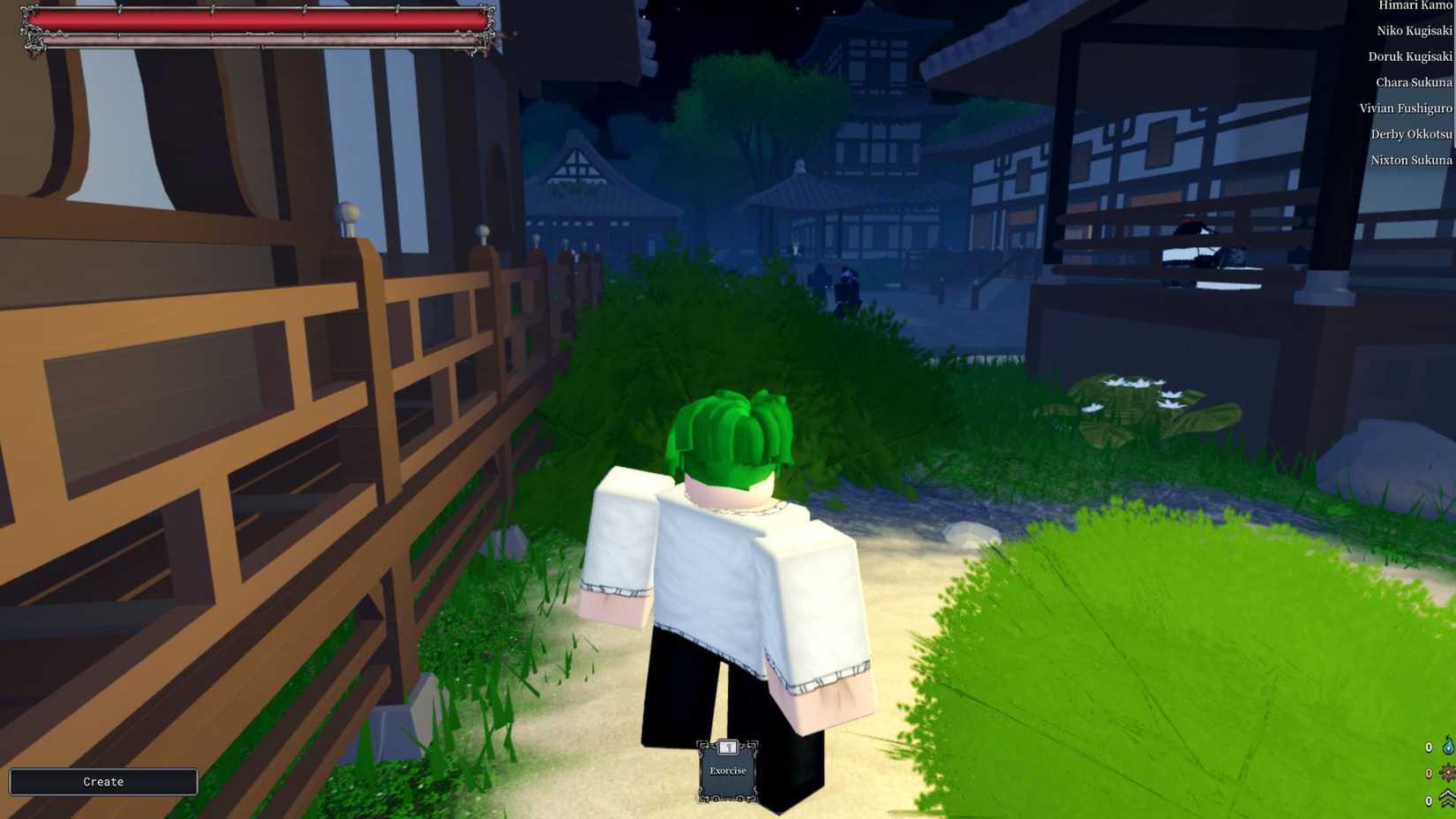The image size is (1456, 819).
Task: Click the blue cursed energy flame icon
Action: (x=1447, y=746)
